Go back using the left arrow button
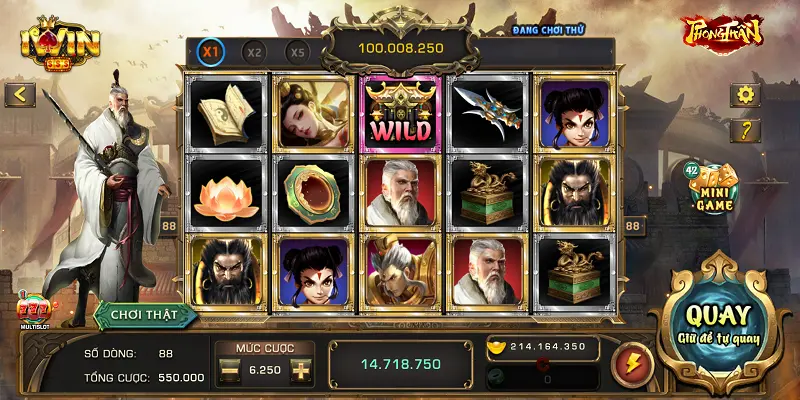 click(x=20, y=95)
